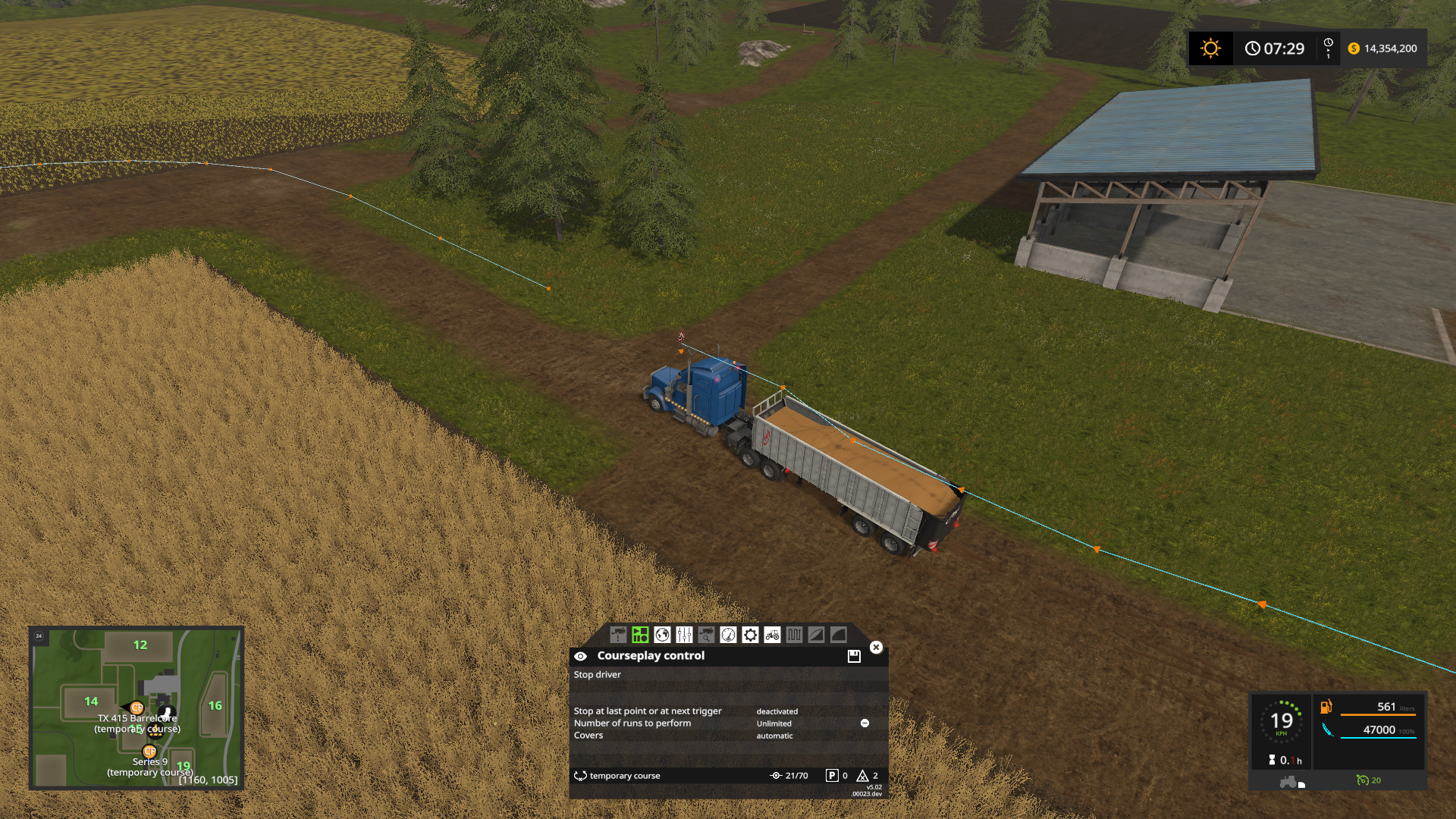Select the tractor driving settings icon
This screenshot has width=1456, height=819.
pos(773,636)
